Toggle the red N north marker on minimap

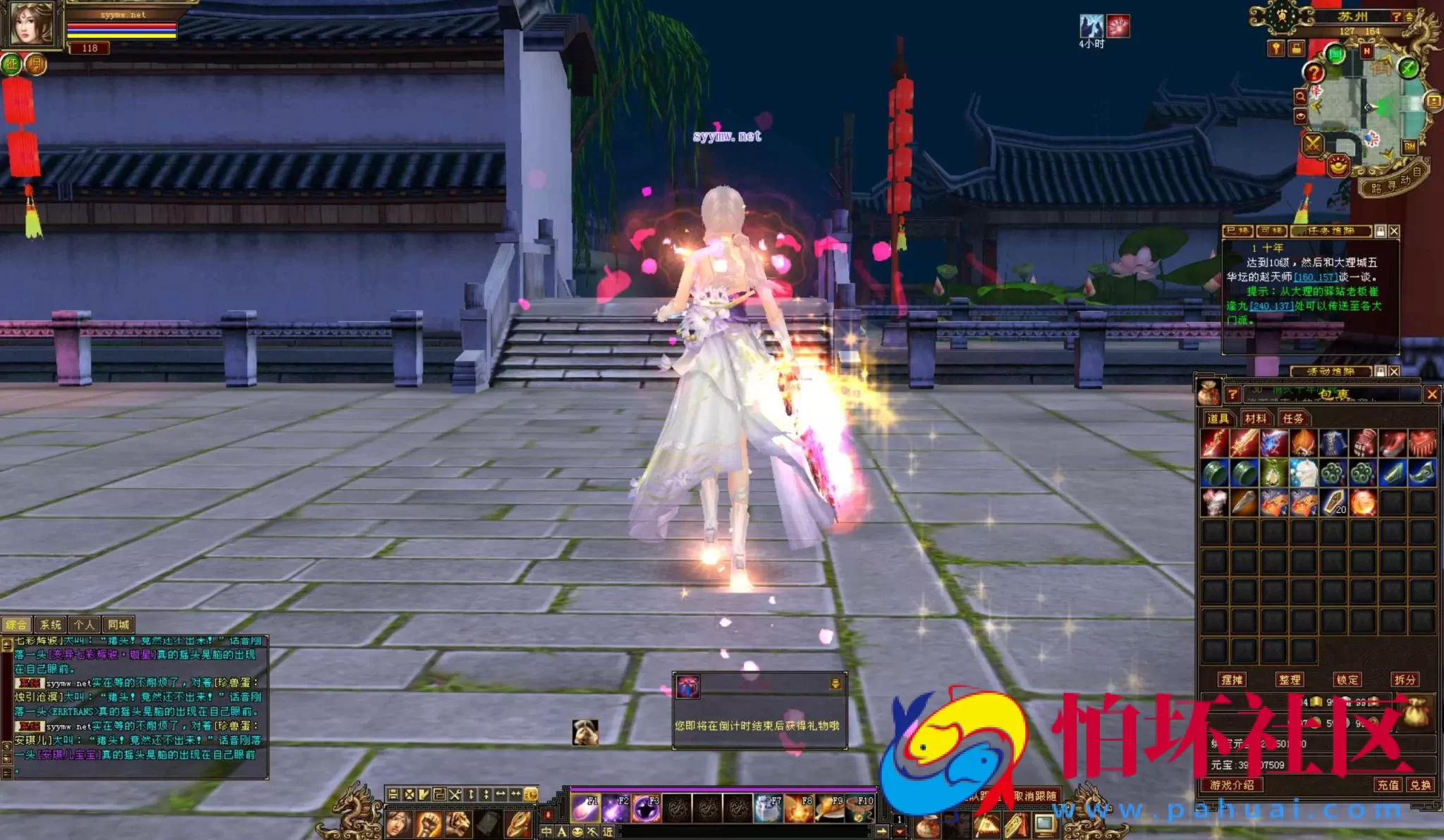(x=1366, y=49)
